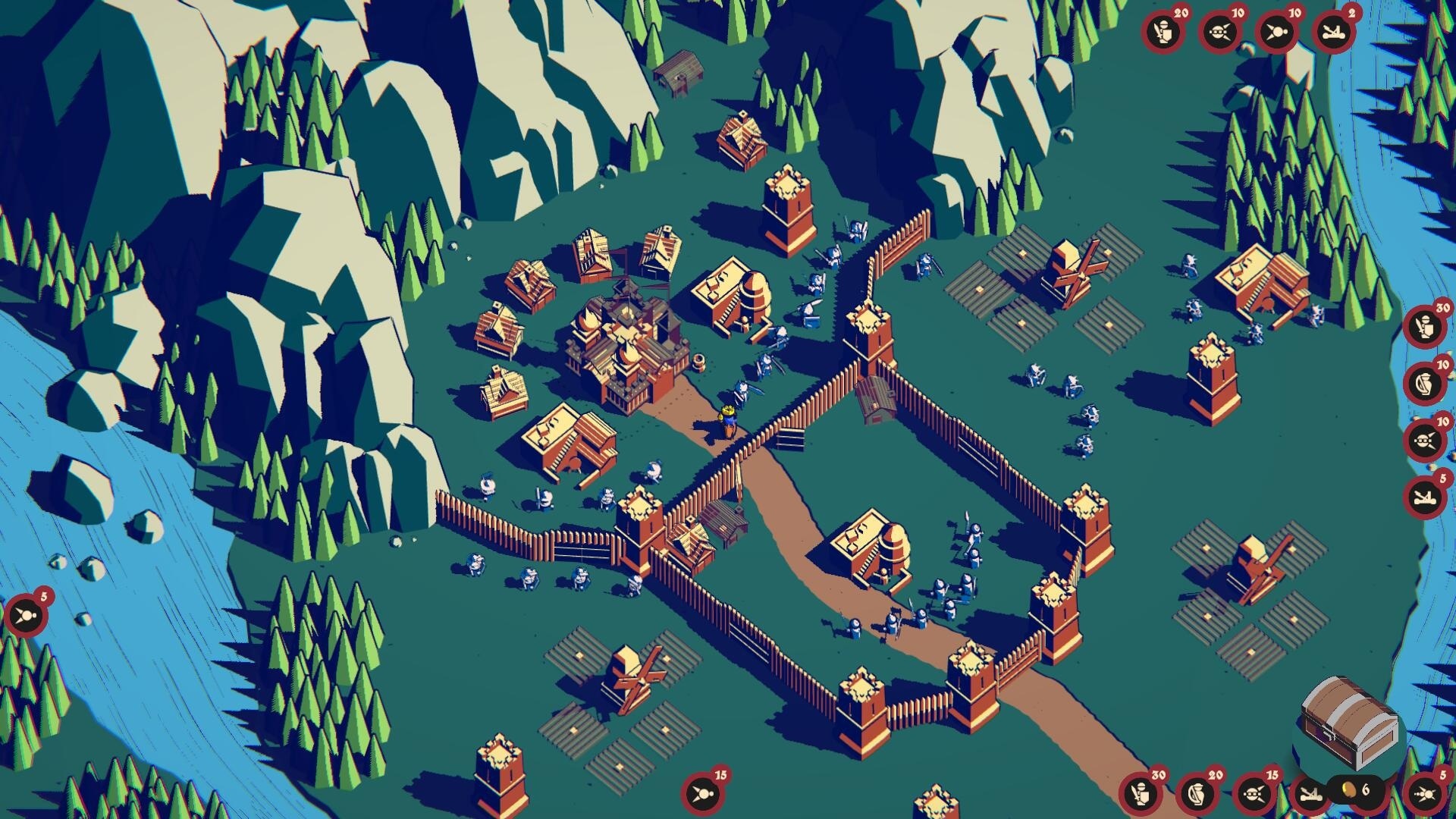Viewport: 1456px width, 819px height.
Task: Click the archer wave icon marked 20
Action: click(1198, 794)
